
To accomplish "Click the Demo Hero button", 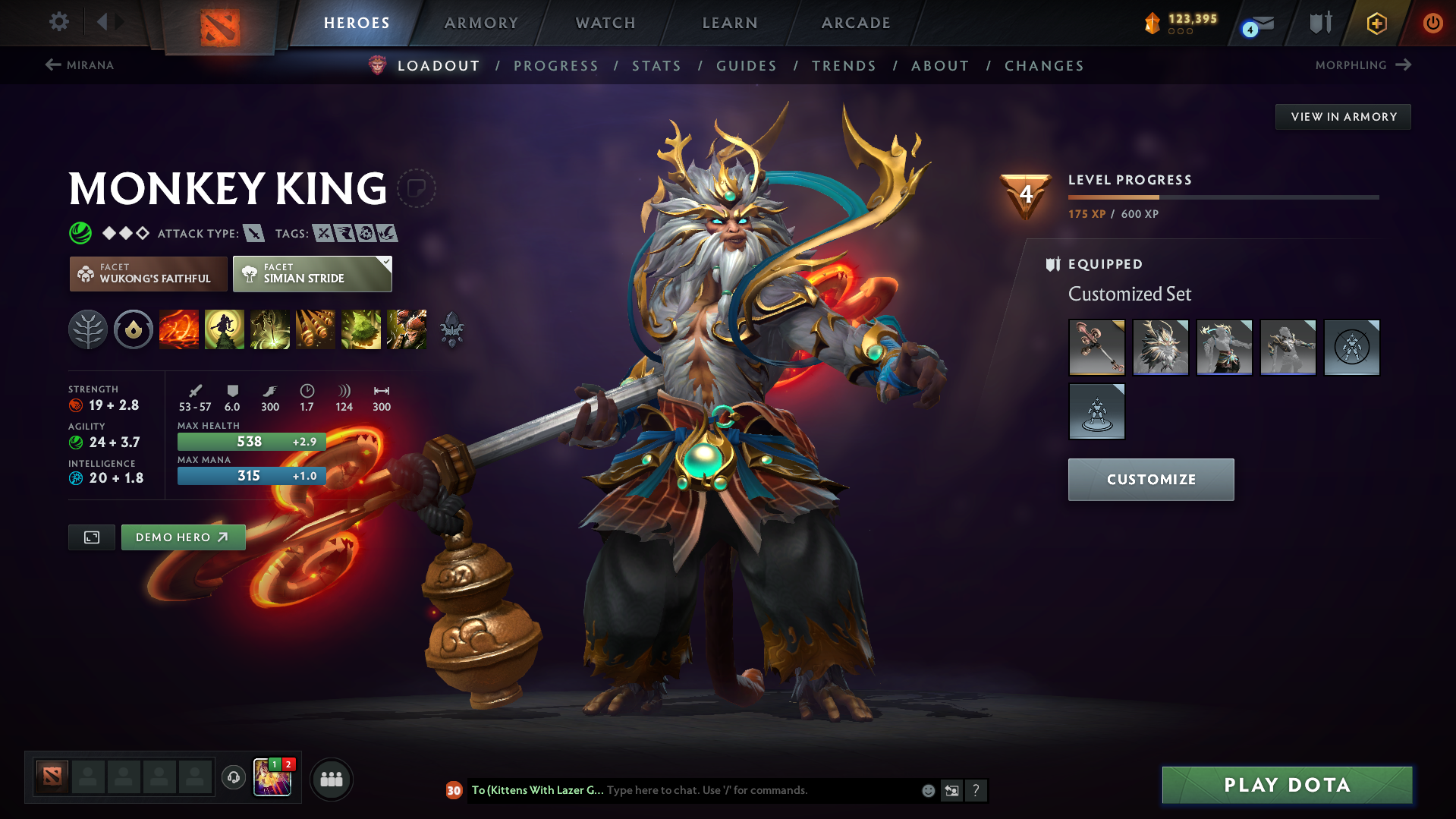I will pyautogui.click(x=183, y=537).
